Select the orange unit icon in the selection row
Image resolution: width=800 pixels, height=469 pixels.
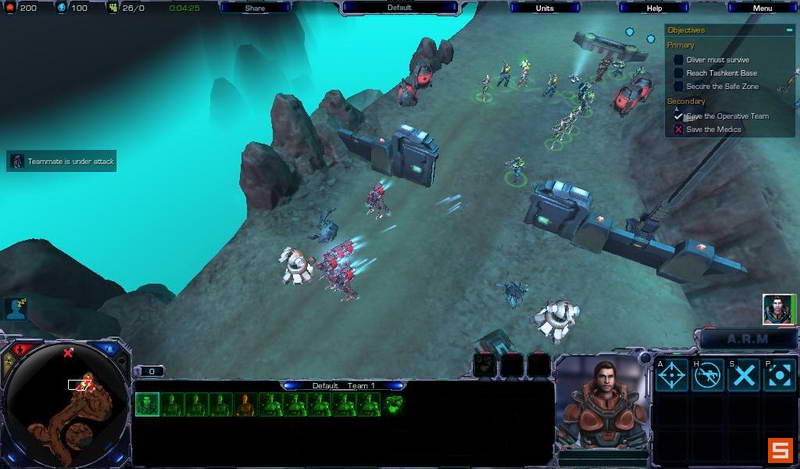pyautogui.click(x=245, y=404)
